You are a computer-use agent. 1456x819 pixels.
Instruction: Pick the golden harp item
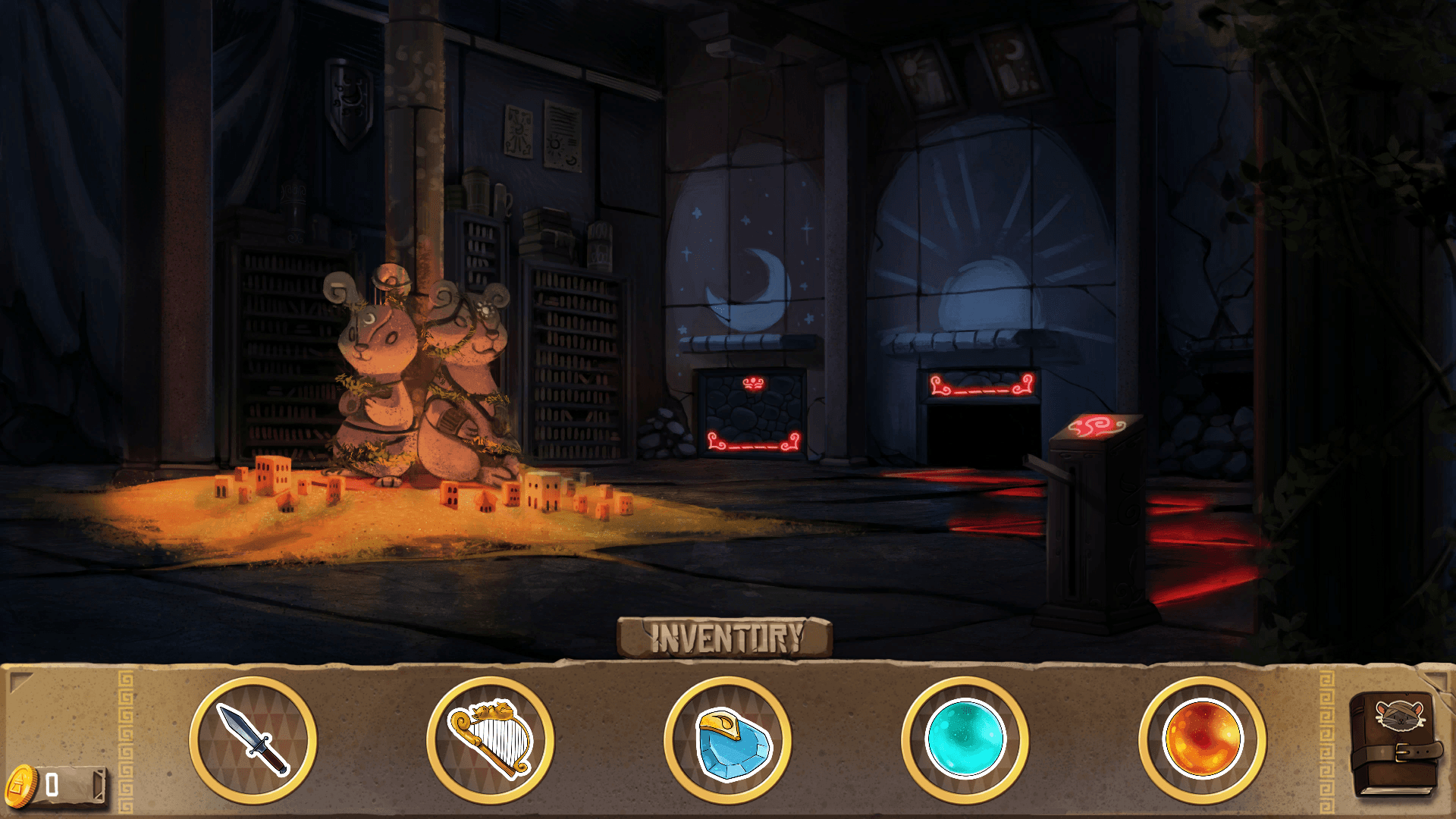(491, 739)
